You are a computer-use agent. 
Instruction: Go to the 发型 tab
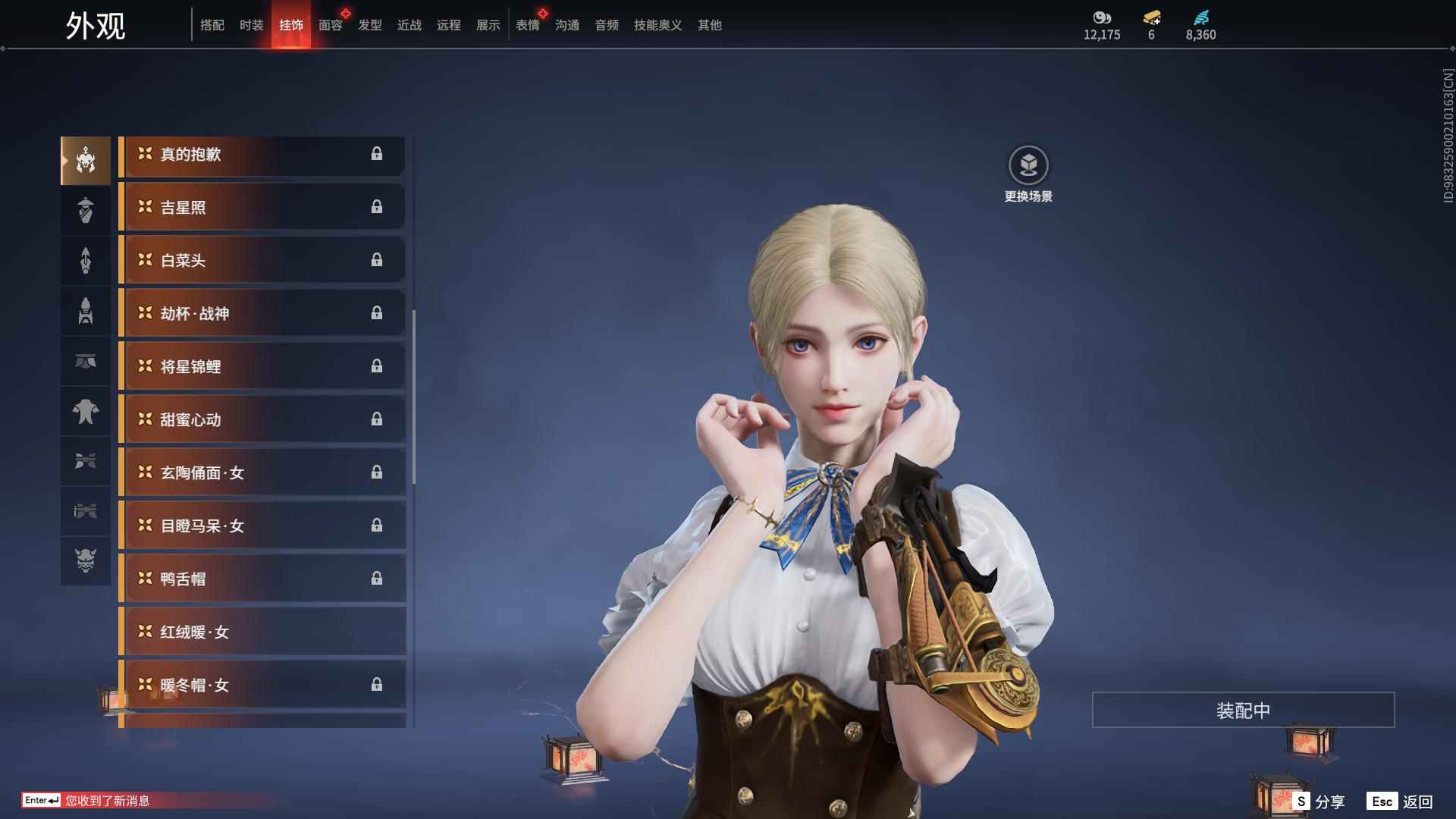click(x=369, y=25)
